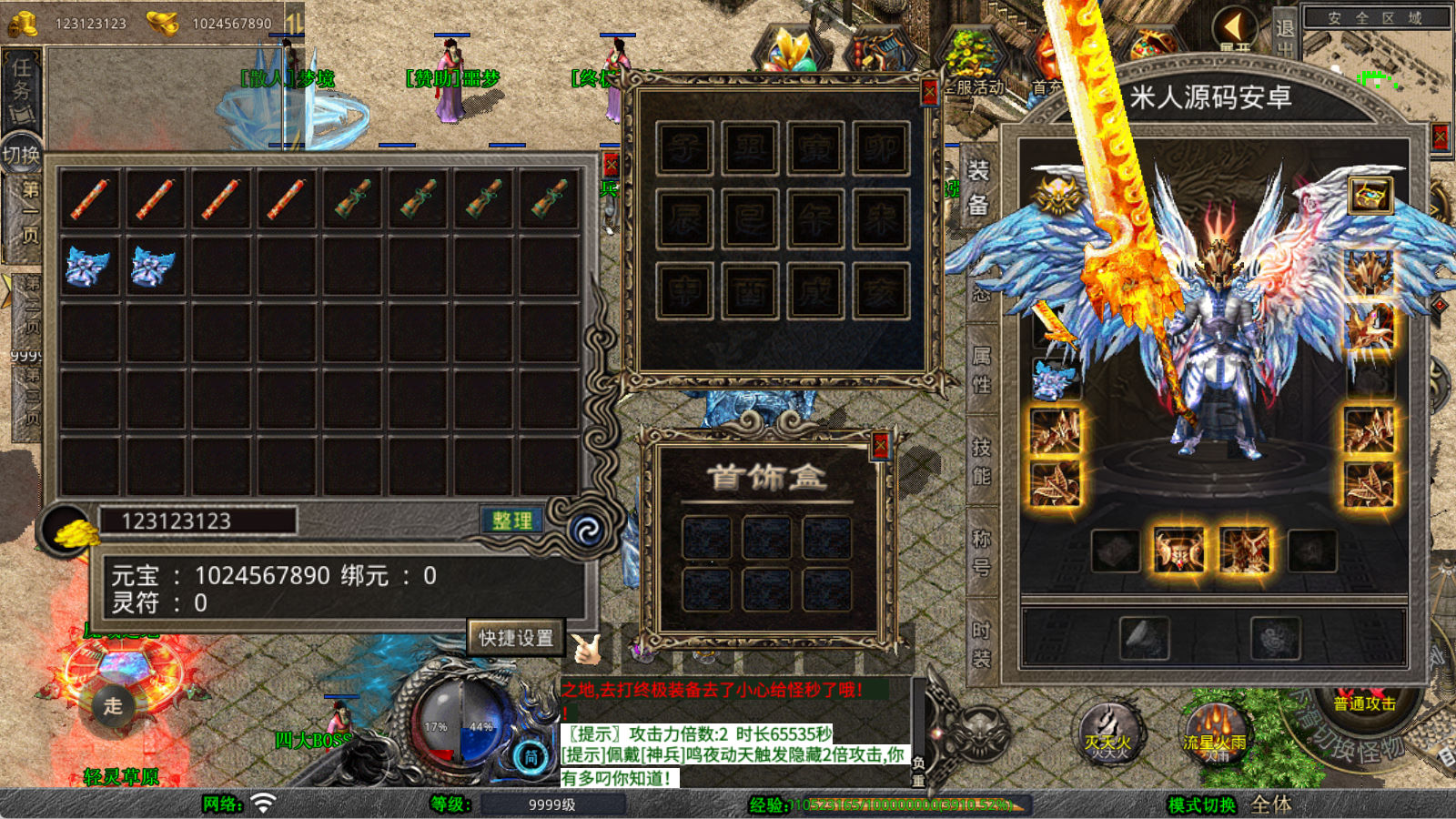Show the 称号 titles tab
The image size is (1456, 819).
tap(982, 552)
